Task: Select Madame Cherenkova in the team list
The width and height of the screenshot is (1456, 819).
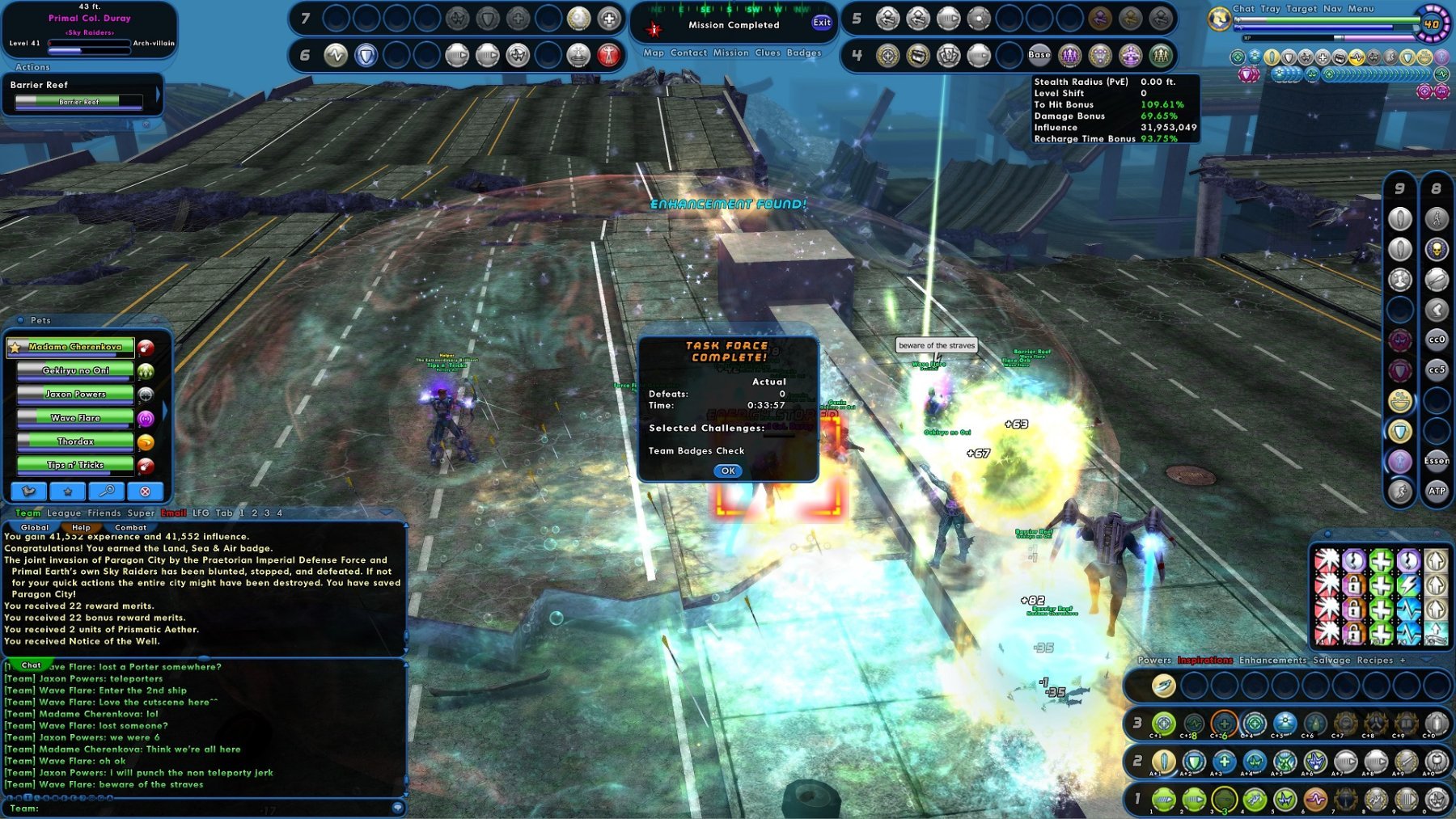Action: (x=75, y=347)
